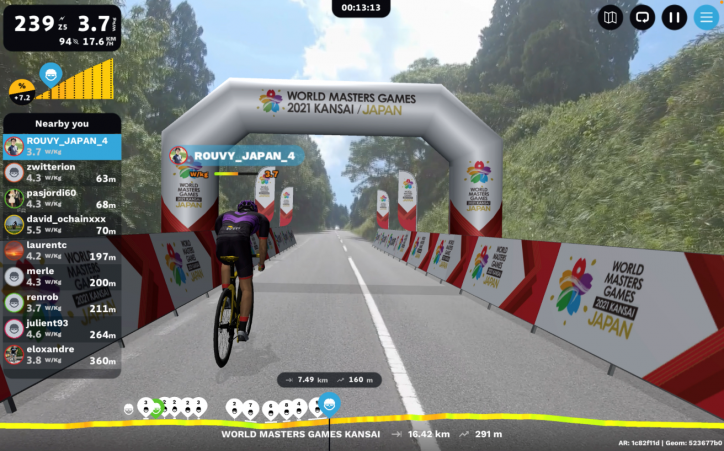Select rider eloxandre in nearby list

tap(62, 354)
